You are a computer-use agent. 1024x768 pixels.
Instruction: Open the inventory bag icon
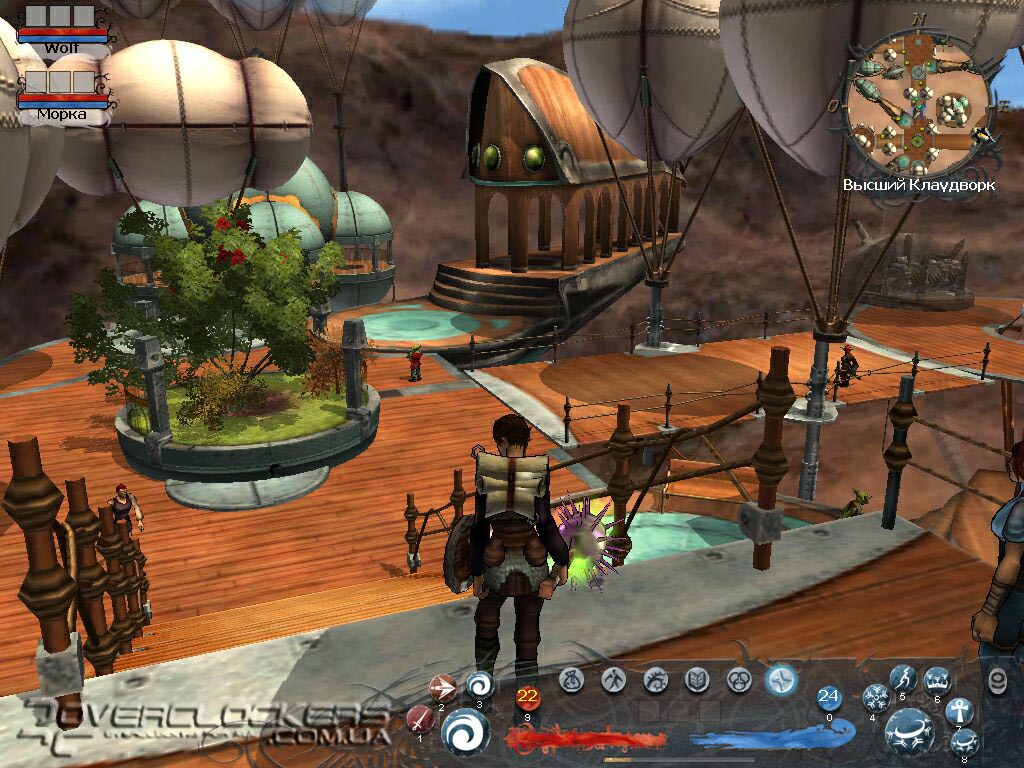pyautogui.click(x=571, y=680)
